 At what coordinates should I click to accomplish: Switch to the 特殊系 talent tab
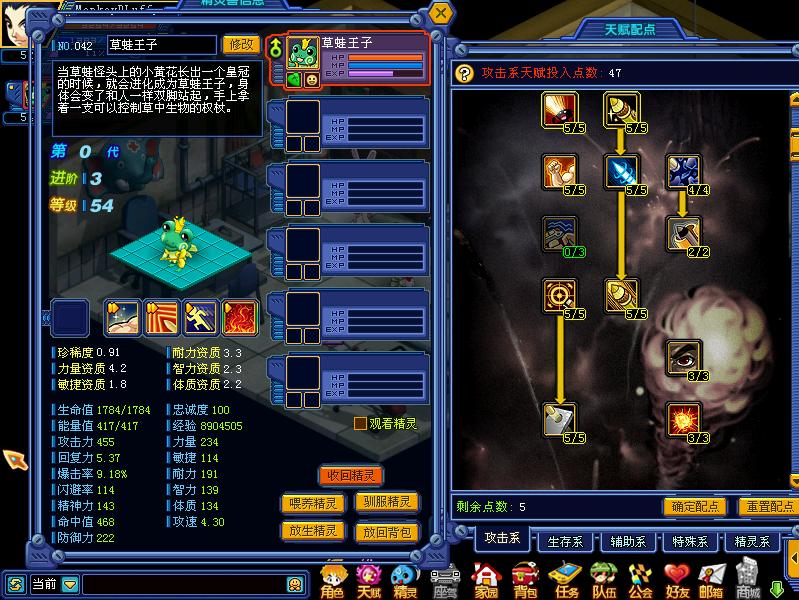point(691,542)
